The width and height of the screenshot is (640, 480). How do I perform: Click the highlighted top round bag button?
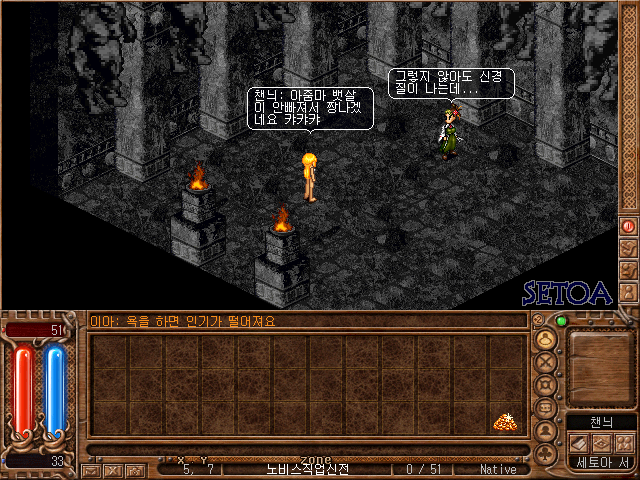546,338
